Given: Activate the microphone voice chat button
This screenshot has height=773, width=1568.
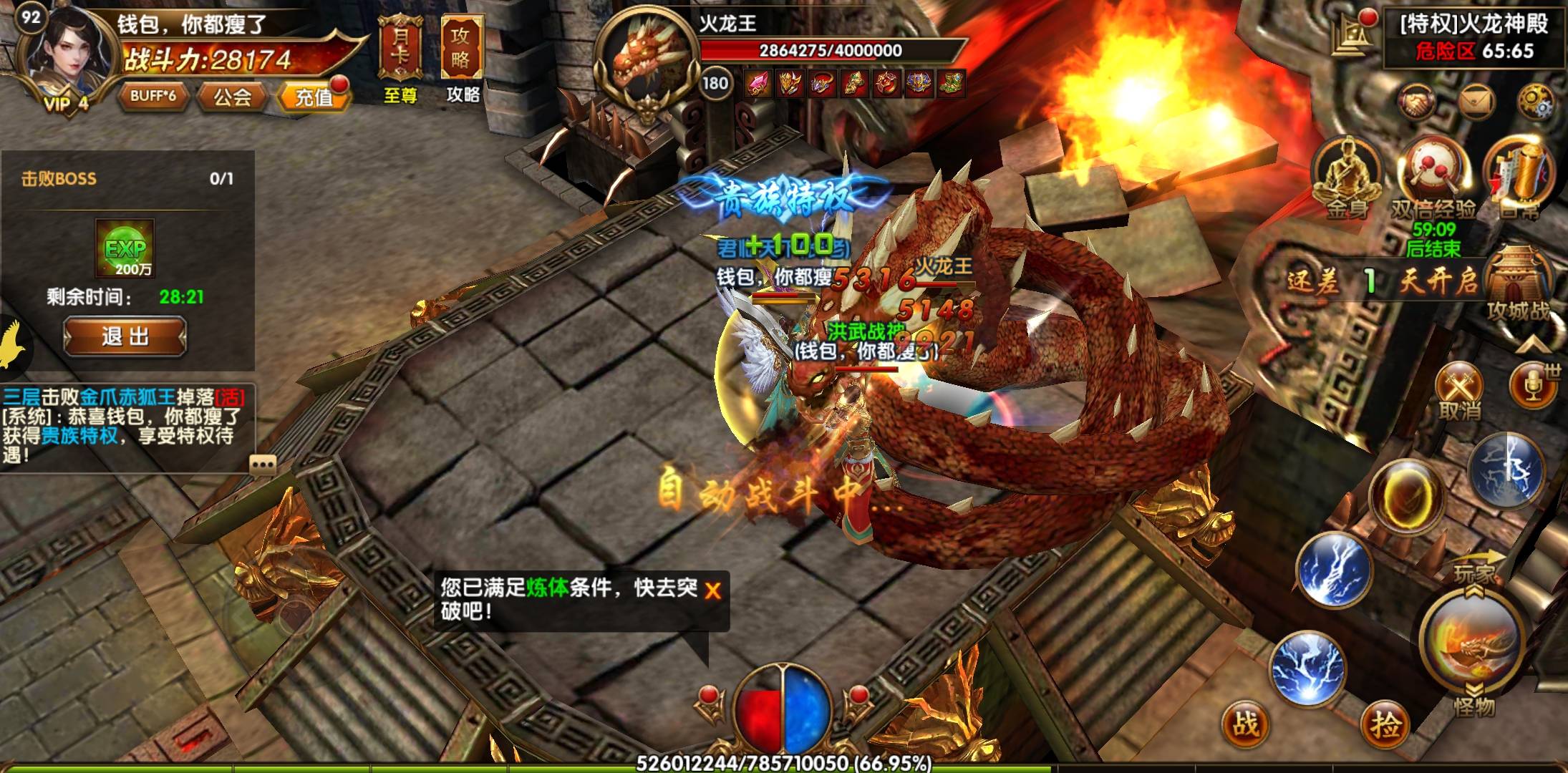Looking at the screenshot, I should tap(1532, 387).
